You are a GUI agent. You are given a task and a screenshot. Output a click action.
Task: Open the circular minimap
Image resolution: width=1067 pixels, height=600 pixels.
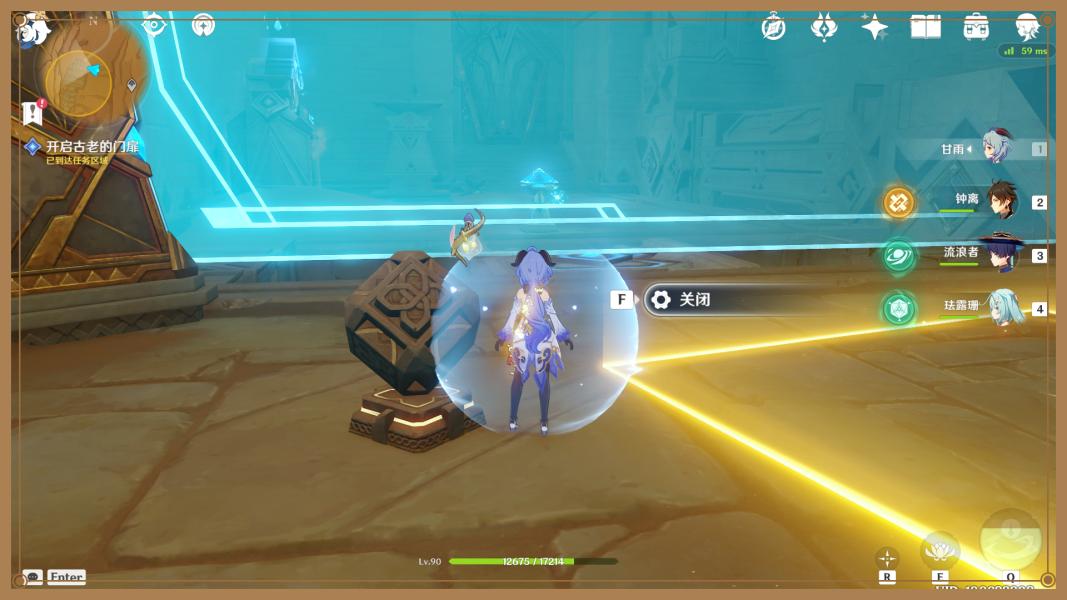tap(79, 83)
